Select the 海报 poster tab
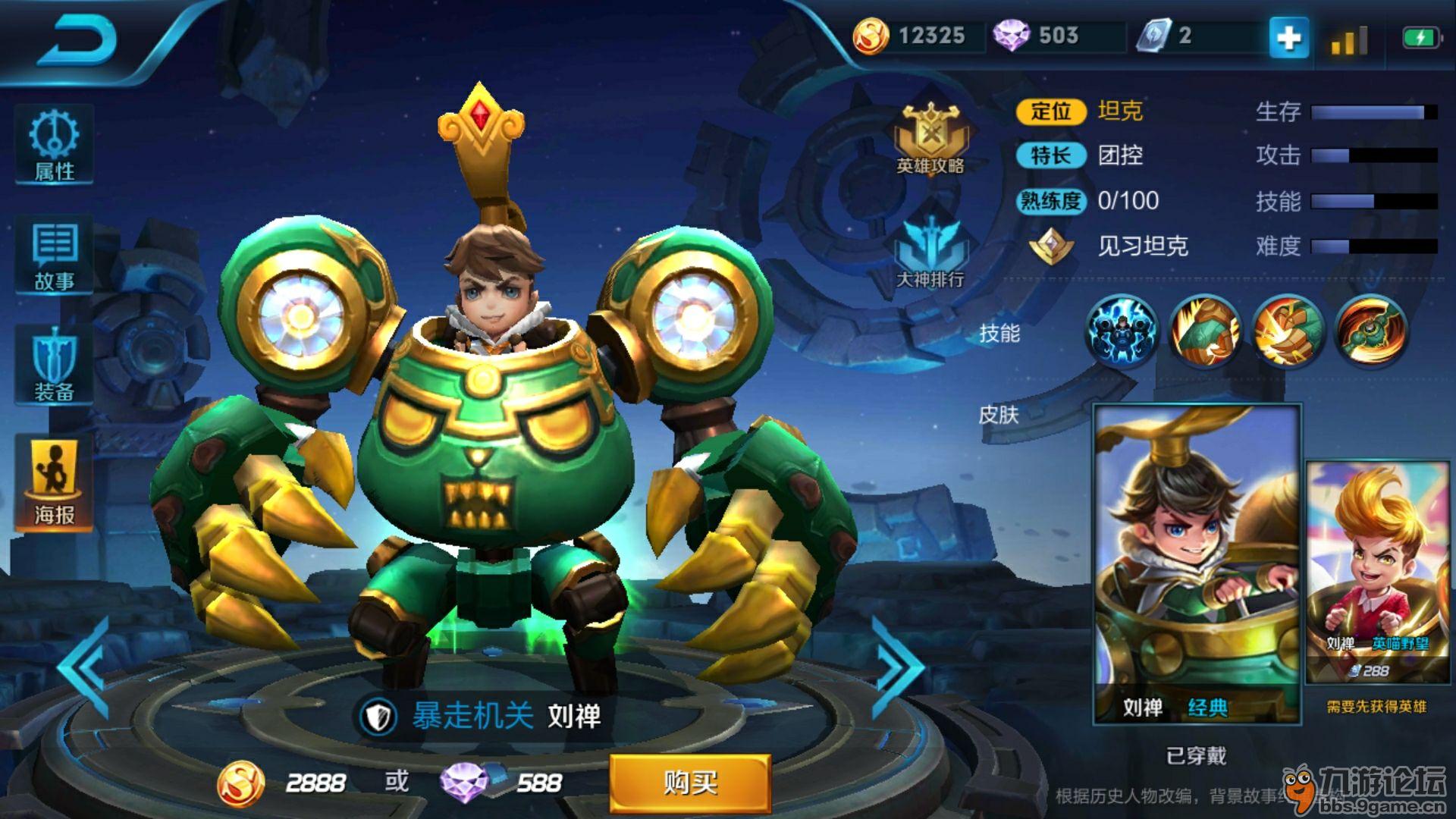The image size is (1456, 819). pyautogui.click(x=54, y=483)
